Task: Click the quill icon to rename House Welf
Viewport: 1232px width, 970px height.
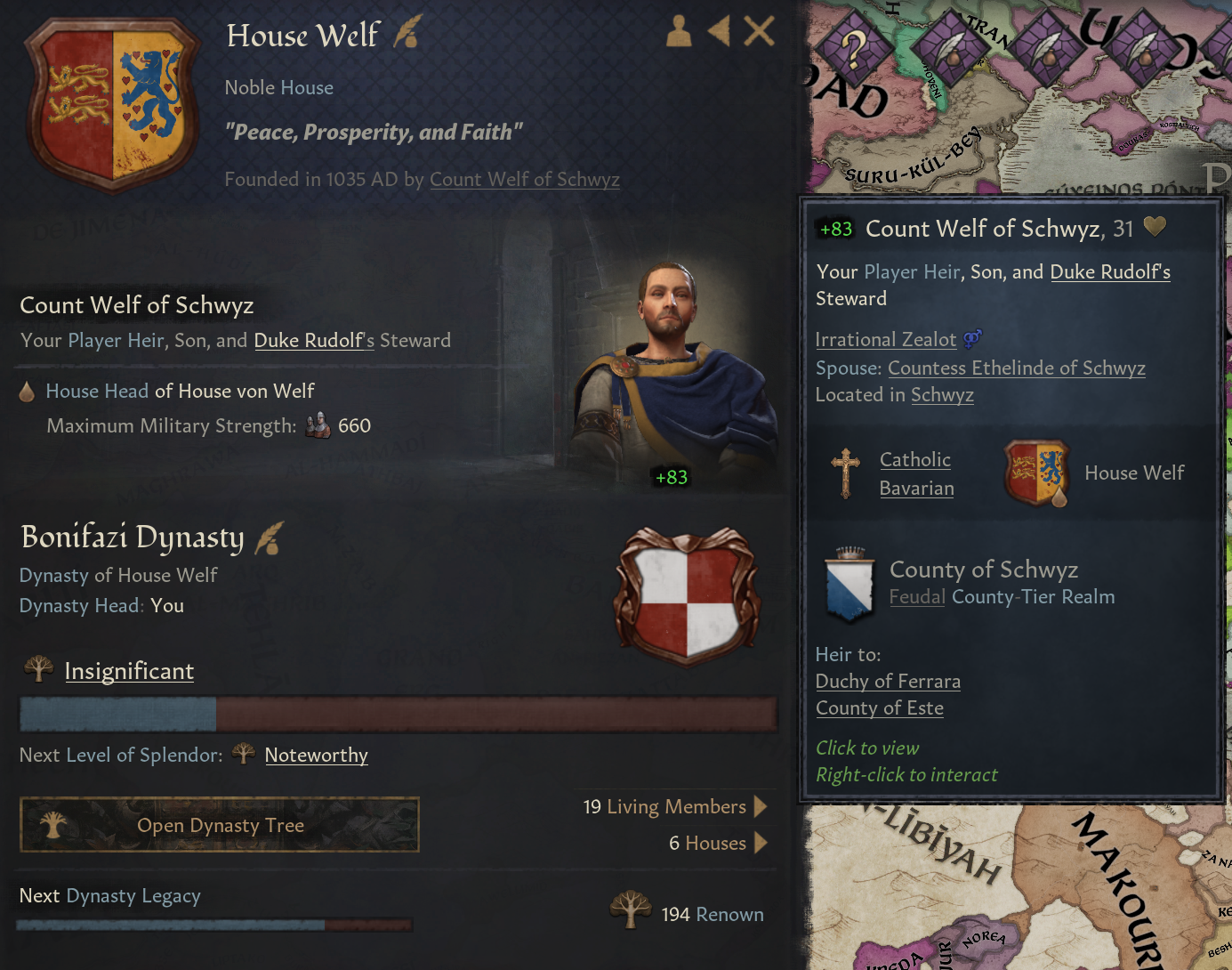Action: tap(407, 32)
